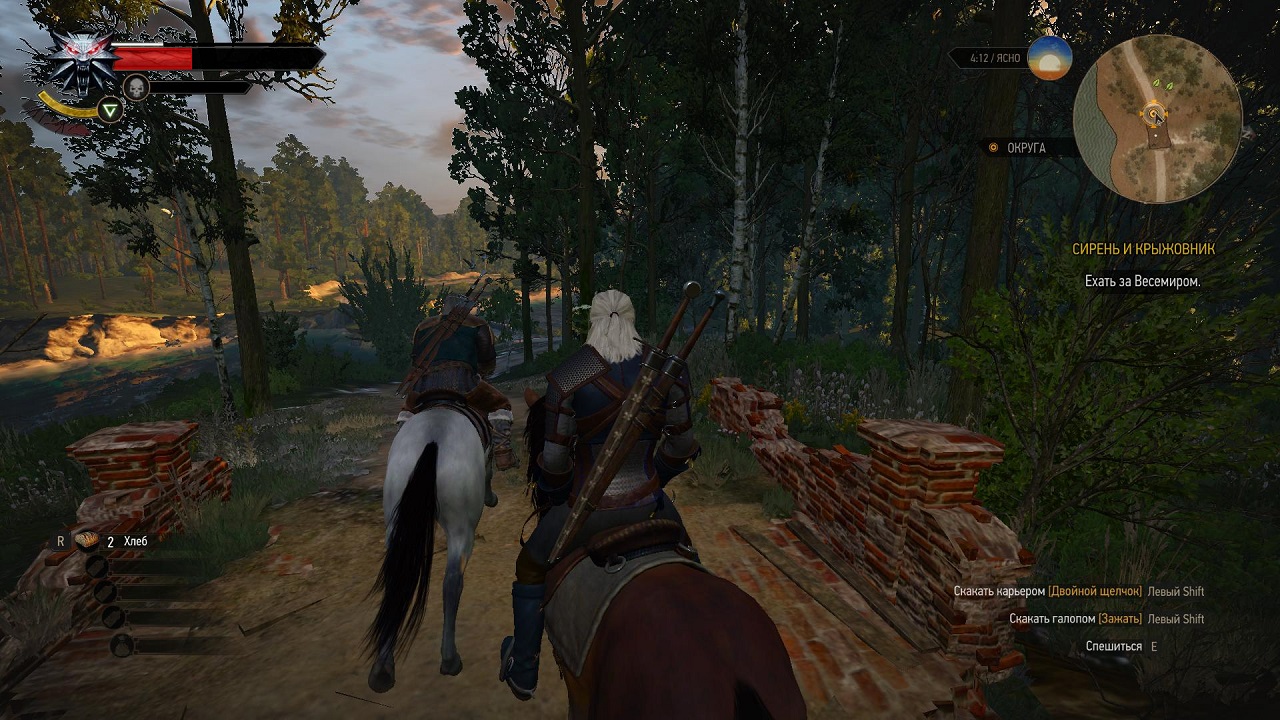This screenshot has width=1280, height=720.
Task: Click the Двойной щелчок control hint
Action: (1096, 590)
